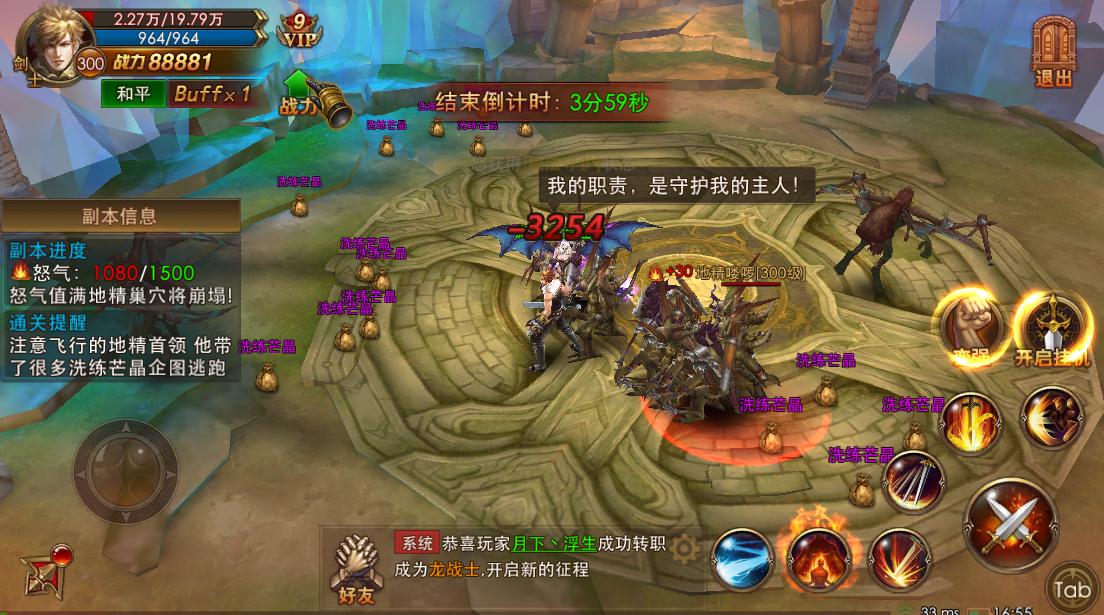Fire the red burst strike skill
The height and width of the screenshot is (615, 1104).
coord(898,559)
